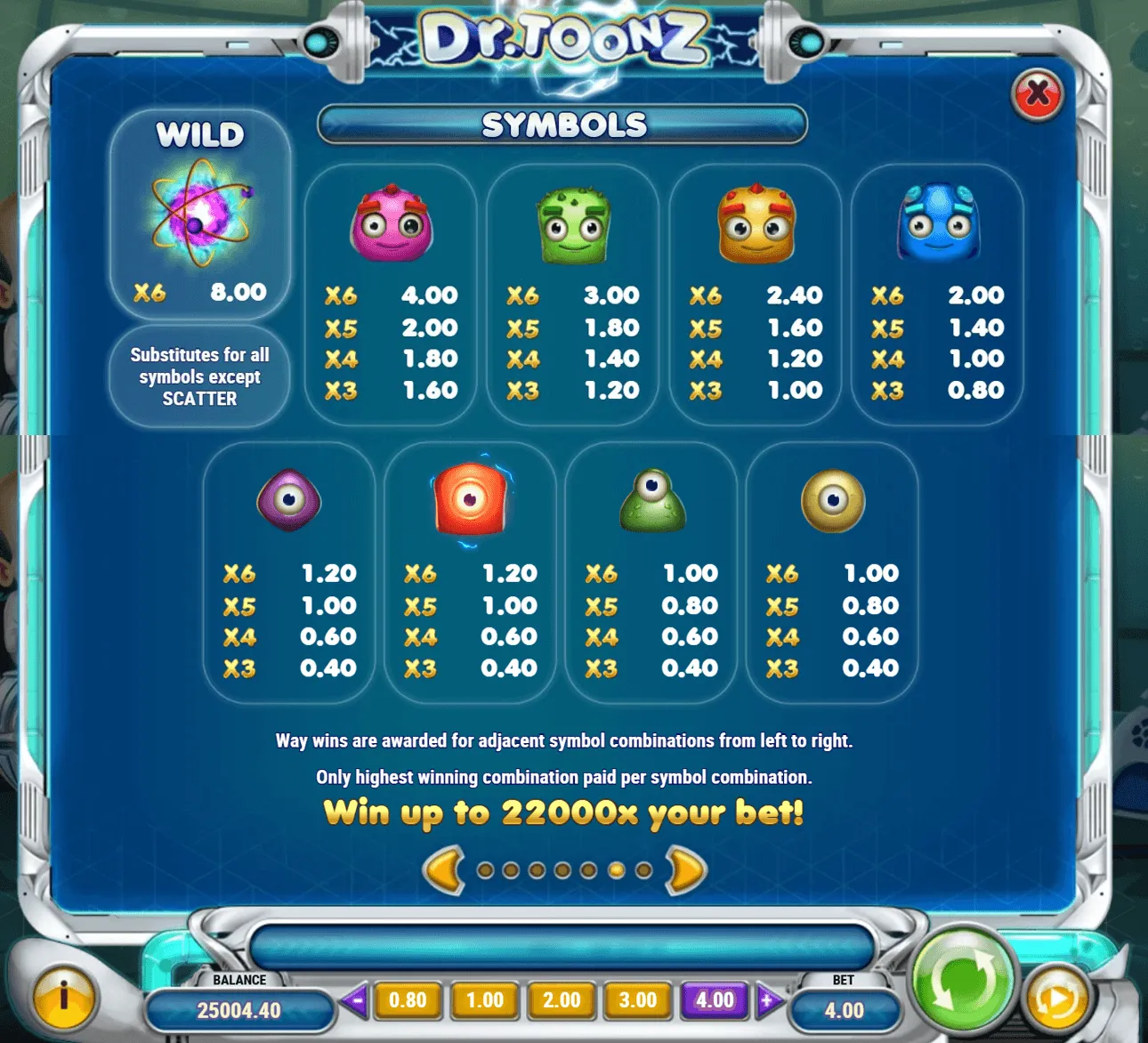Select the 3.00 bet chip
Image resolution: width=1148 pixels, height=1043 pixels.
tap(636, 999)
